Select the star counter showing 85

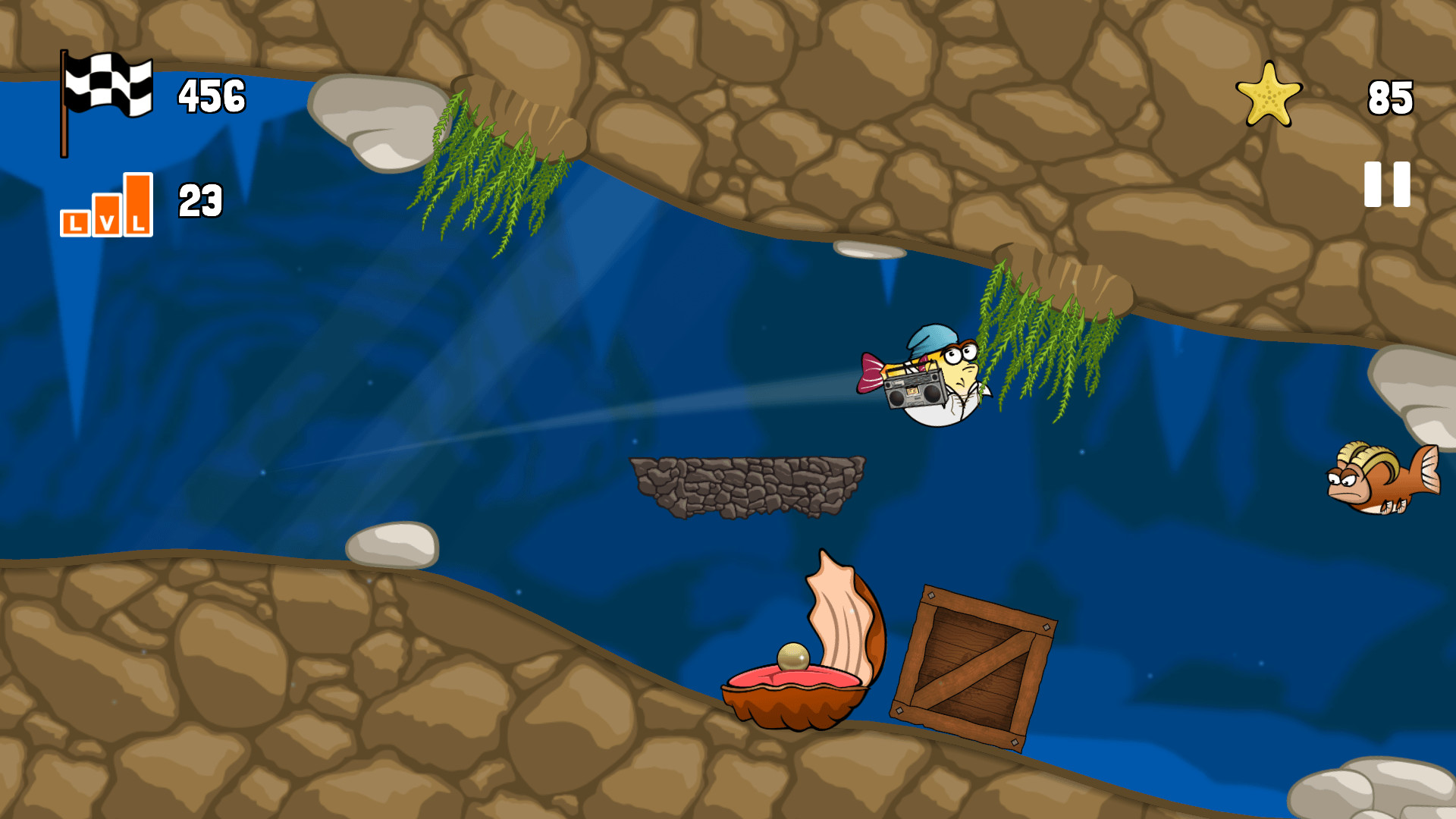(x=1390, y=99)
